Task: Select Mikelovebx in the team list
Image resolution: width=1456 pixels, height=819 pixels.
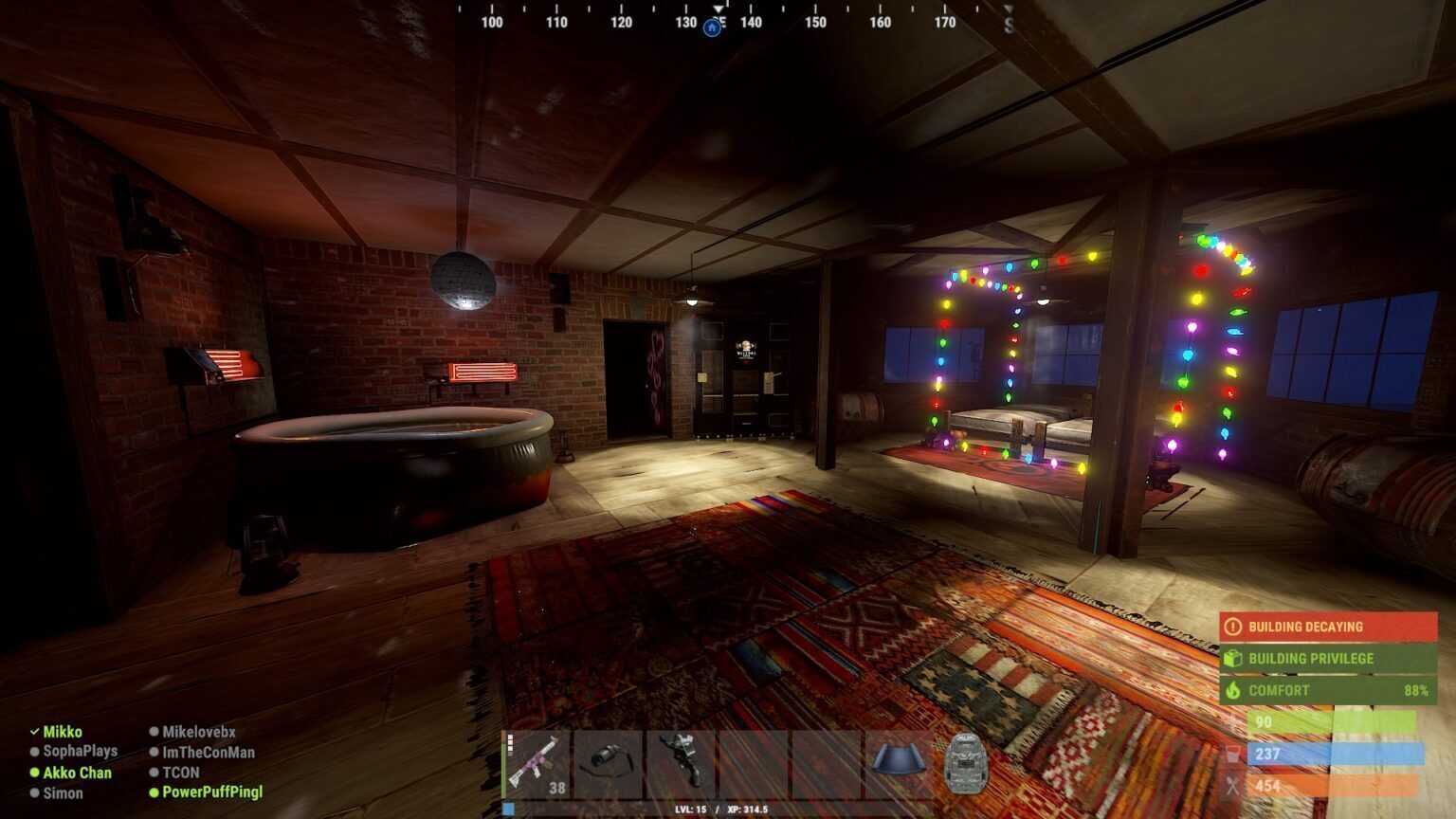Action: pos(198,732)
